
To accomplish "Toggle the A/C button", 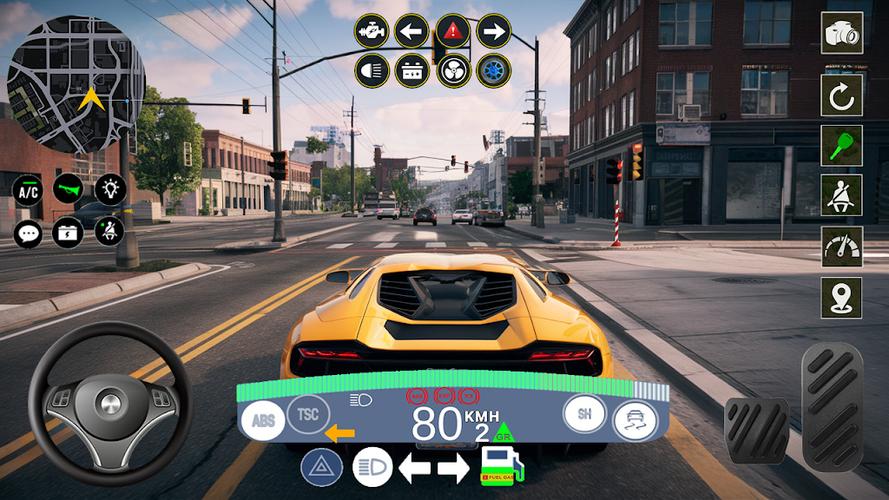I will [27, 189].
